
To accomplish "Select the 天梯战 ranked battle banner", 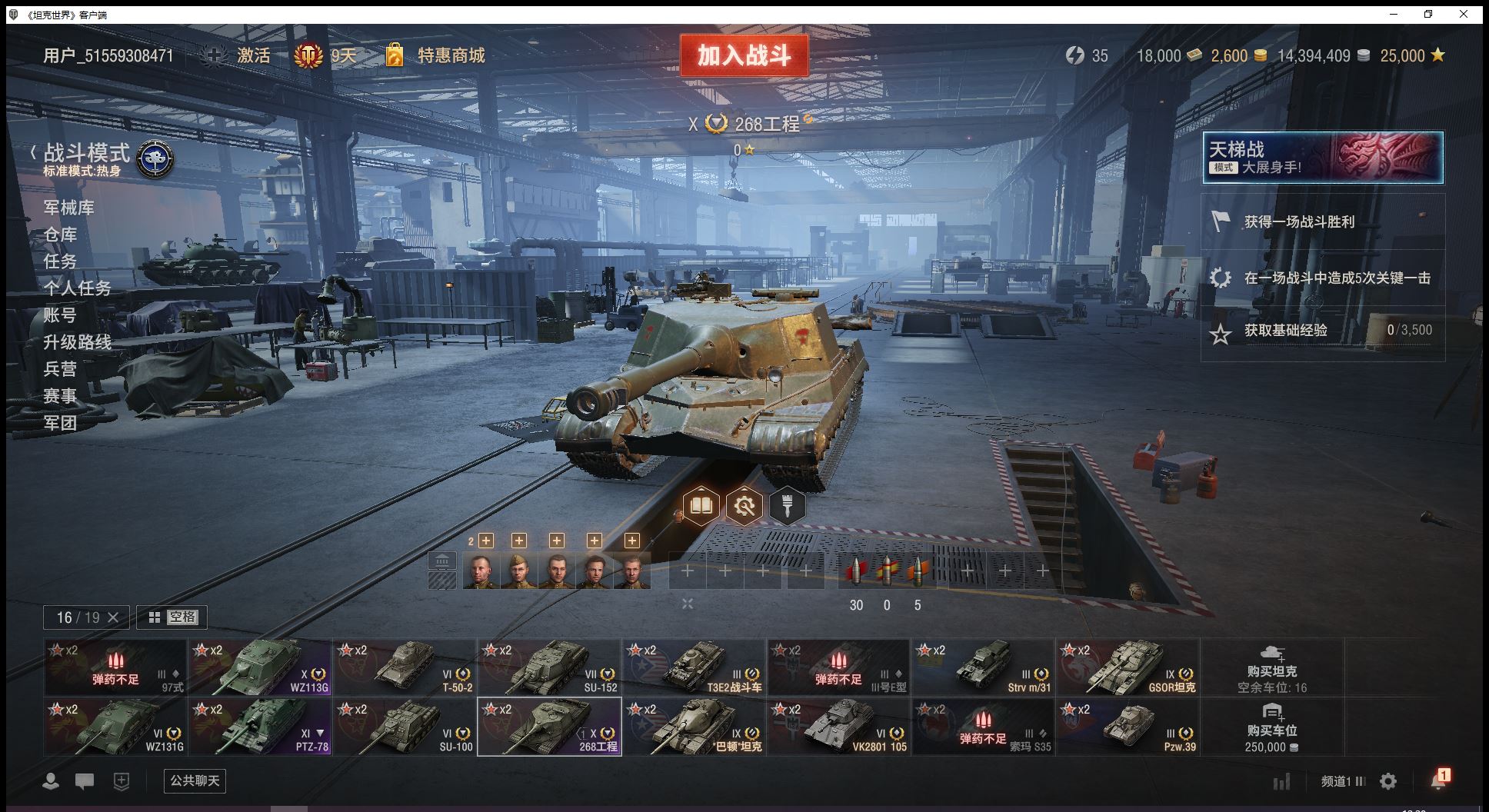I will pyautogui.click(x=1322, y=158).
